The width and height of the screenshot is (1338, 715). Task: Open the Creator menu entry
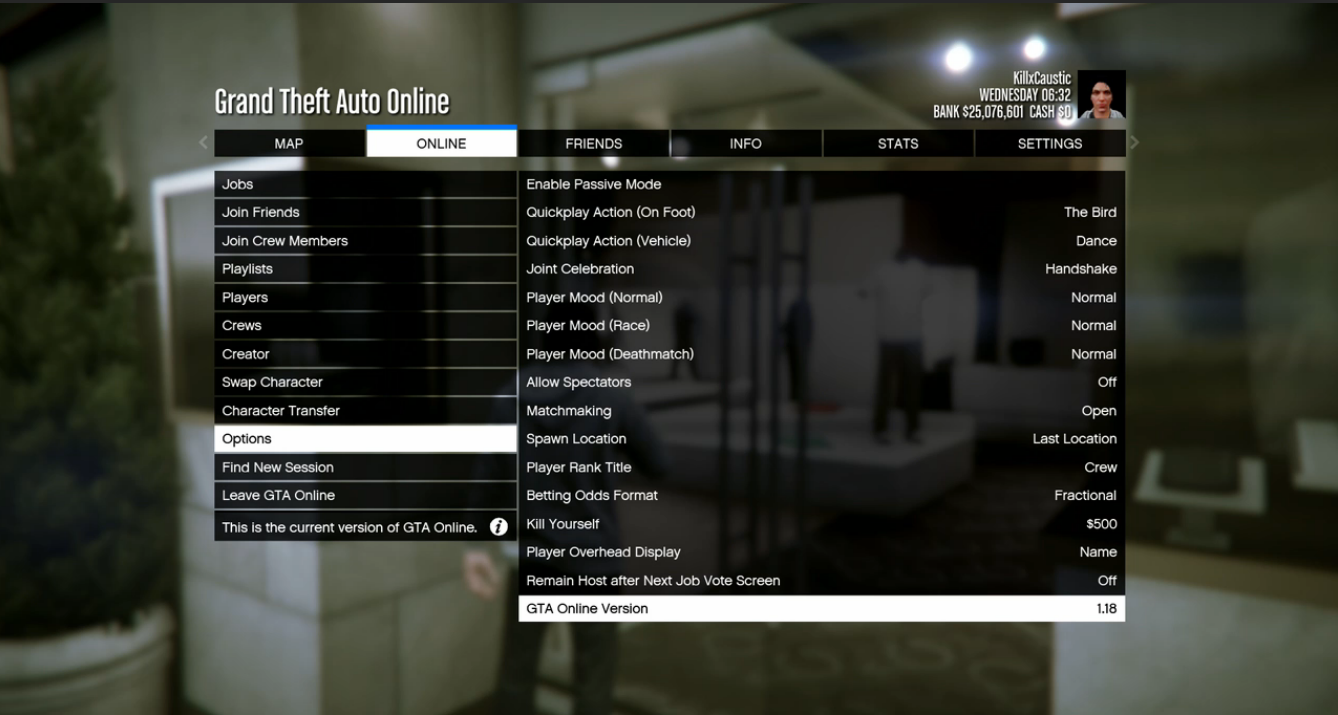click(364, 354)
